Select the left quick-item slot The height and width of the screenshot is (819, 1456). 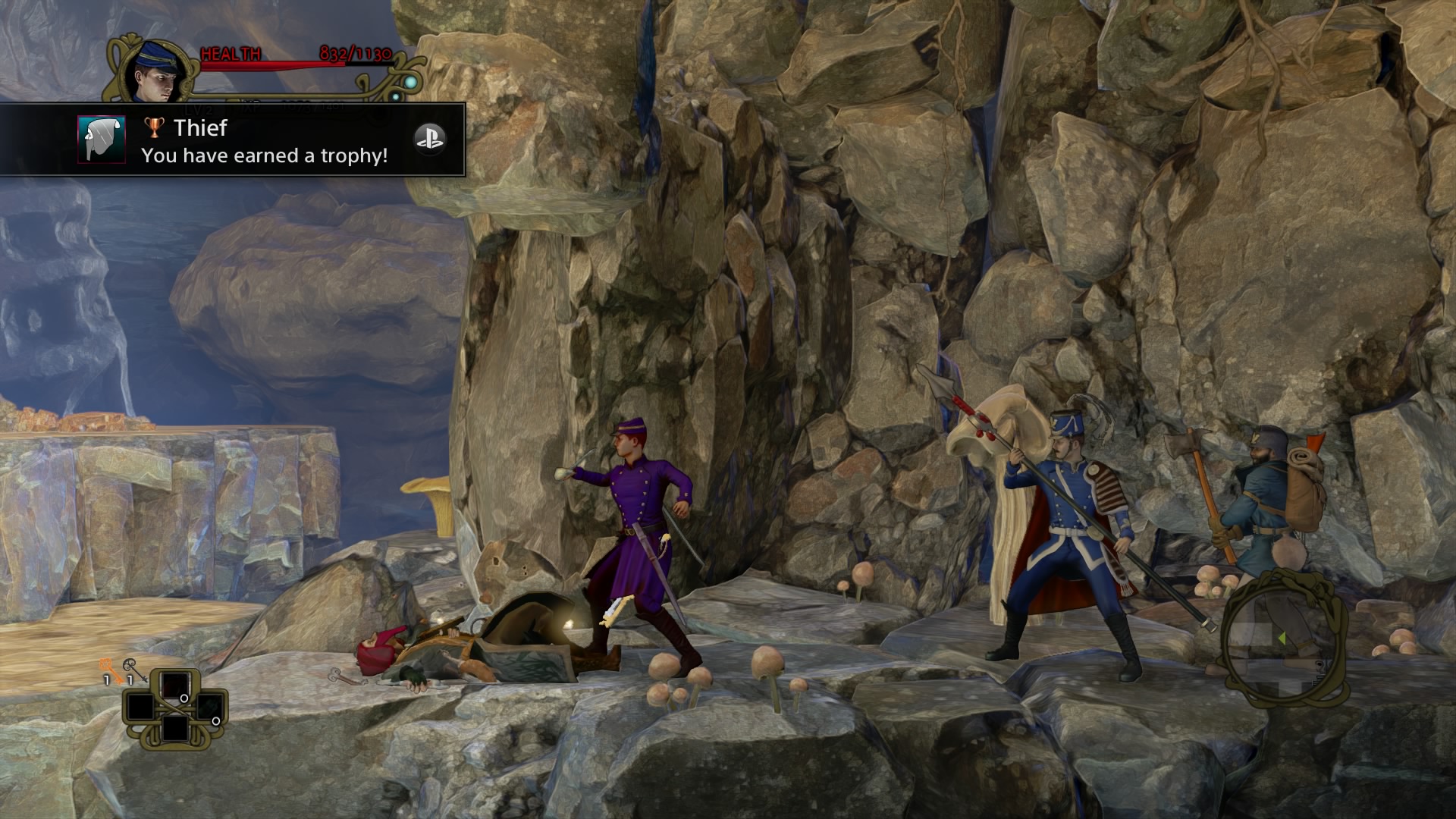point(140,708)
